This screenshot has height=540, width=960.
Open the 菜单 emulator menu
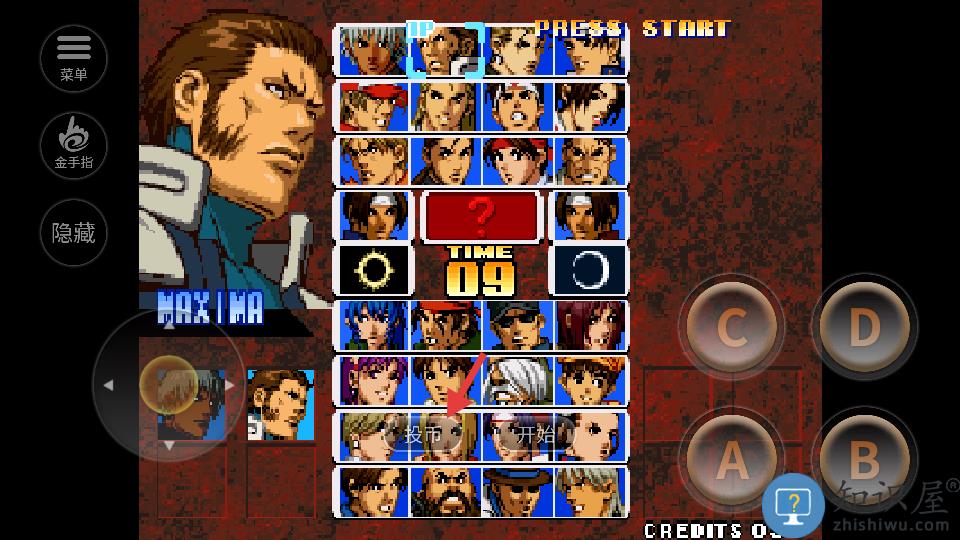(74, 56)
